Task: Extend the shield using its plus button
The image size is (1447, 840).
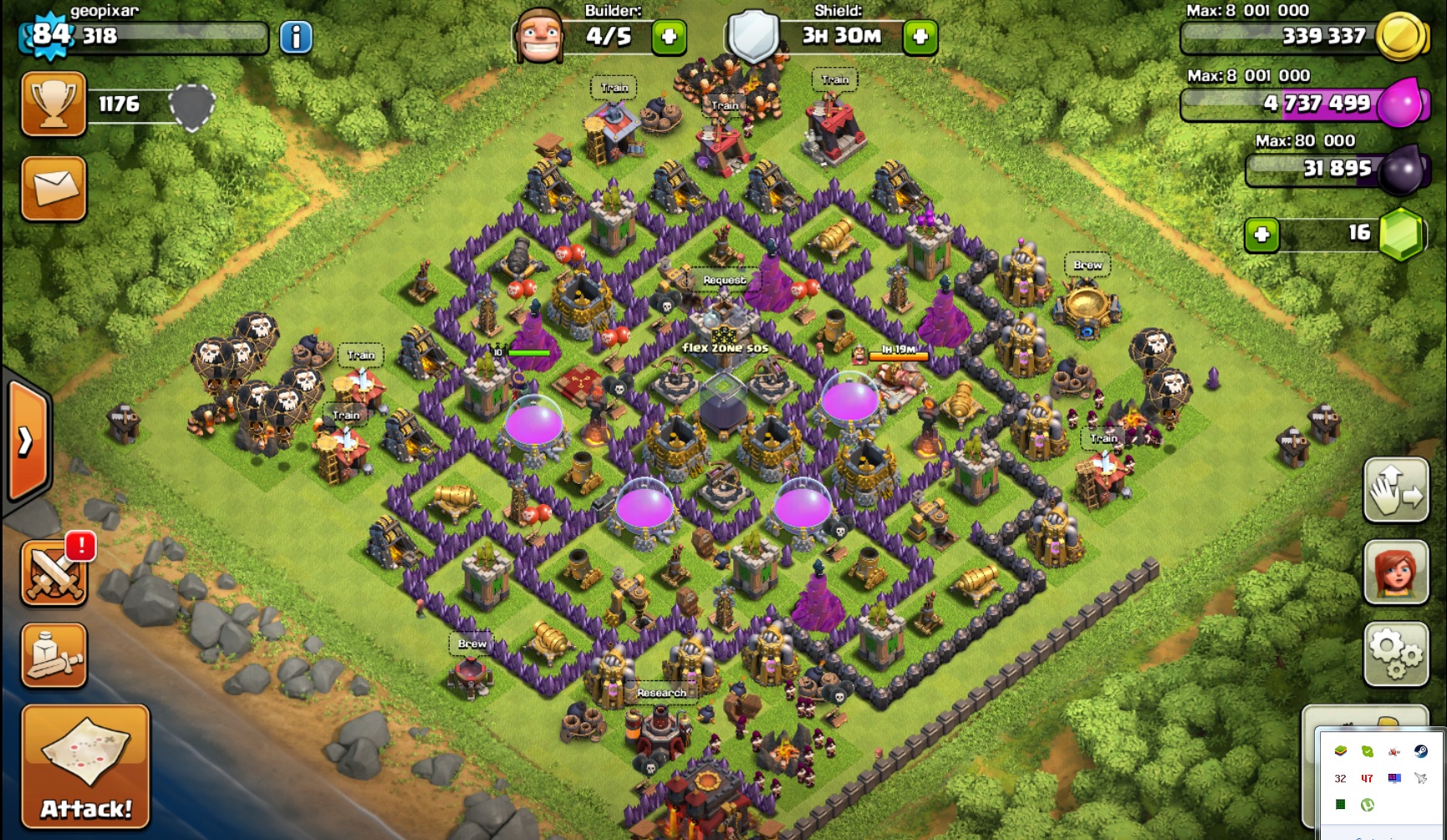Action: (x=920, y=37)
